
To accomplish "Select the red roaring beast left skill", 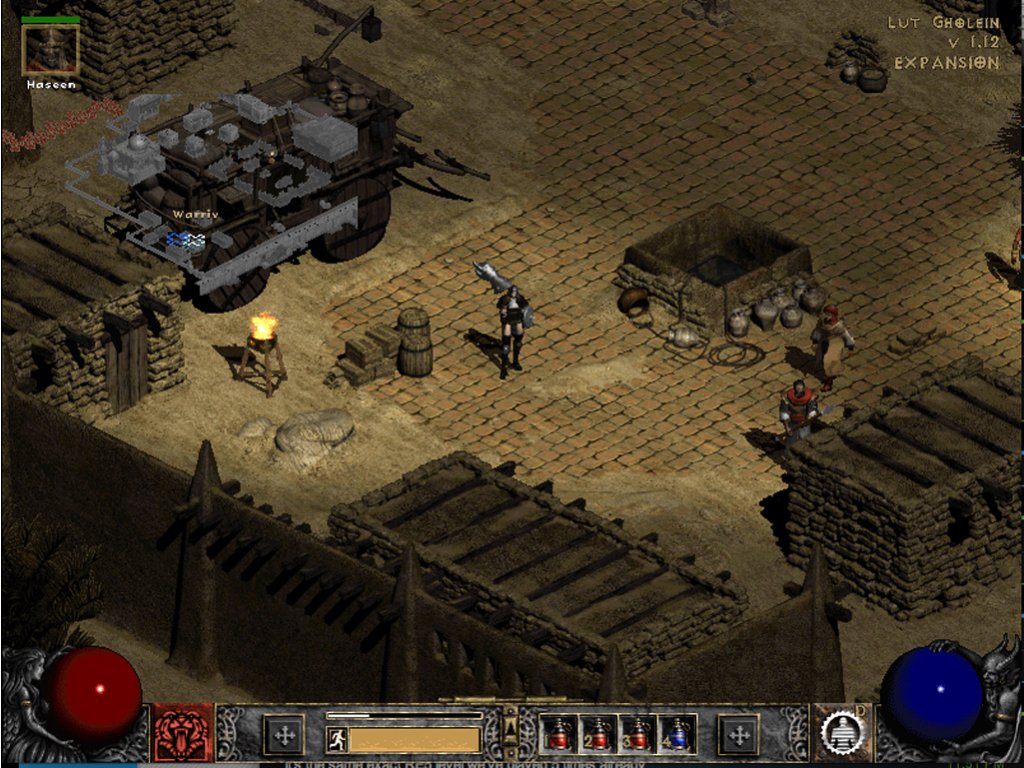I will click(x=183, y=734).
